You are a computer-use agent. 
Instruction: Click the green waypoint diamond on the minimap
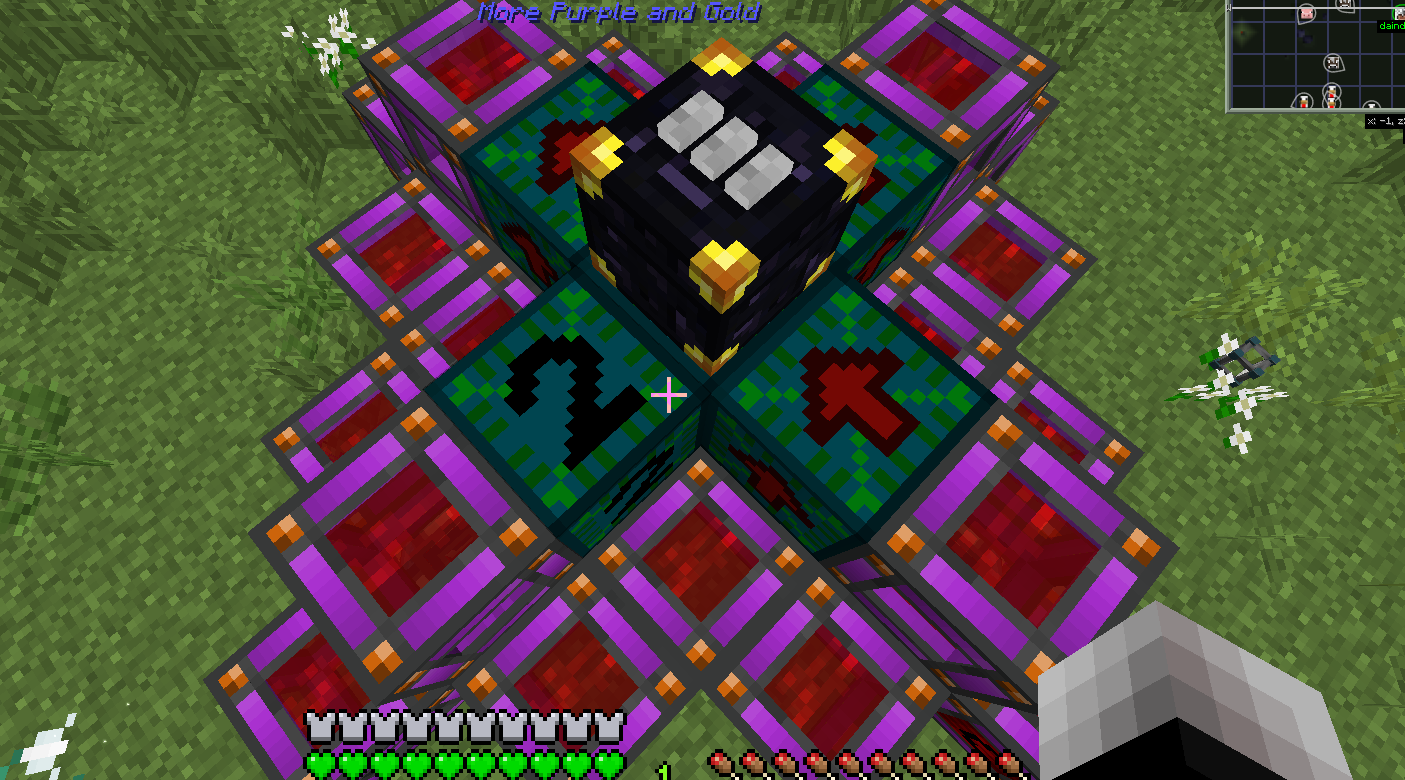(1242, 32)
